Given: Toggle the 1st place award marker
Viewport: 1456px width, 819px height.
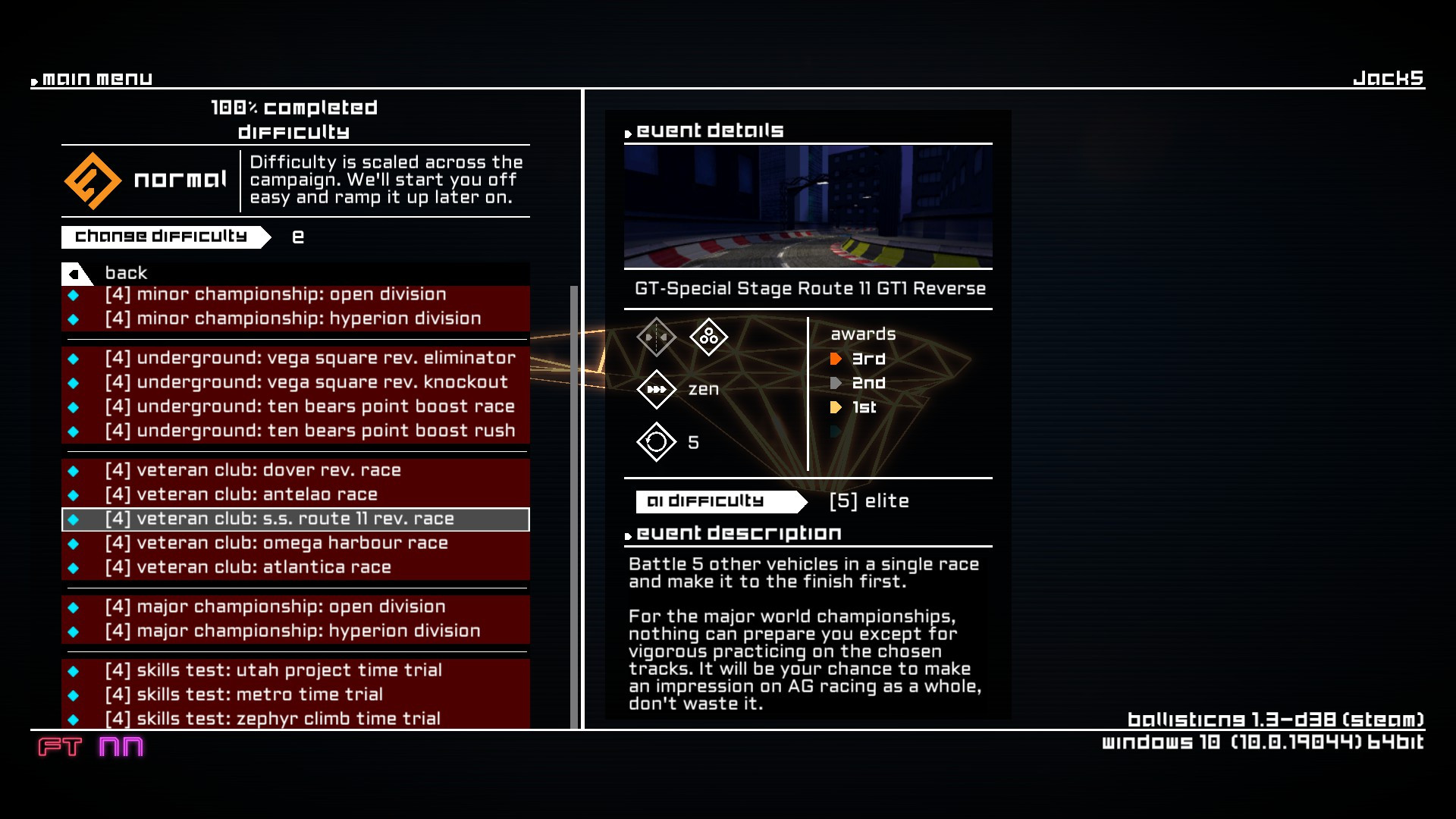Looking at the screenshot, I should point(837,407).
